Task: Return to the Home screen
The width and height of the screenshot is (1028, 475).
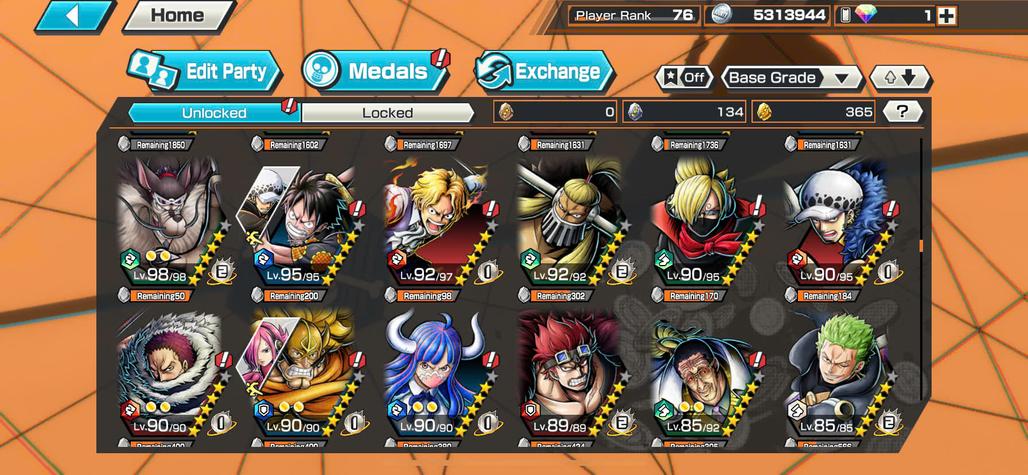Action: click(176, 16)
